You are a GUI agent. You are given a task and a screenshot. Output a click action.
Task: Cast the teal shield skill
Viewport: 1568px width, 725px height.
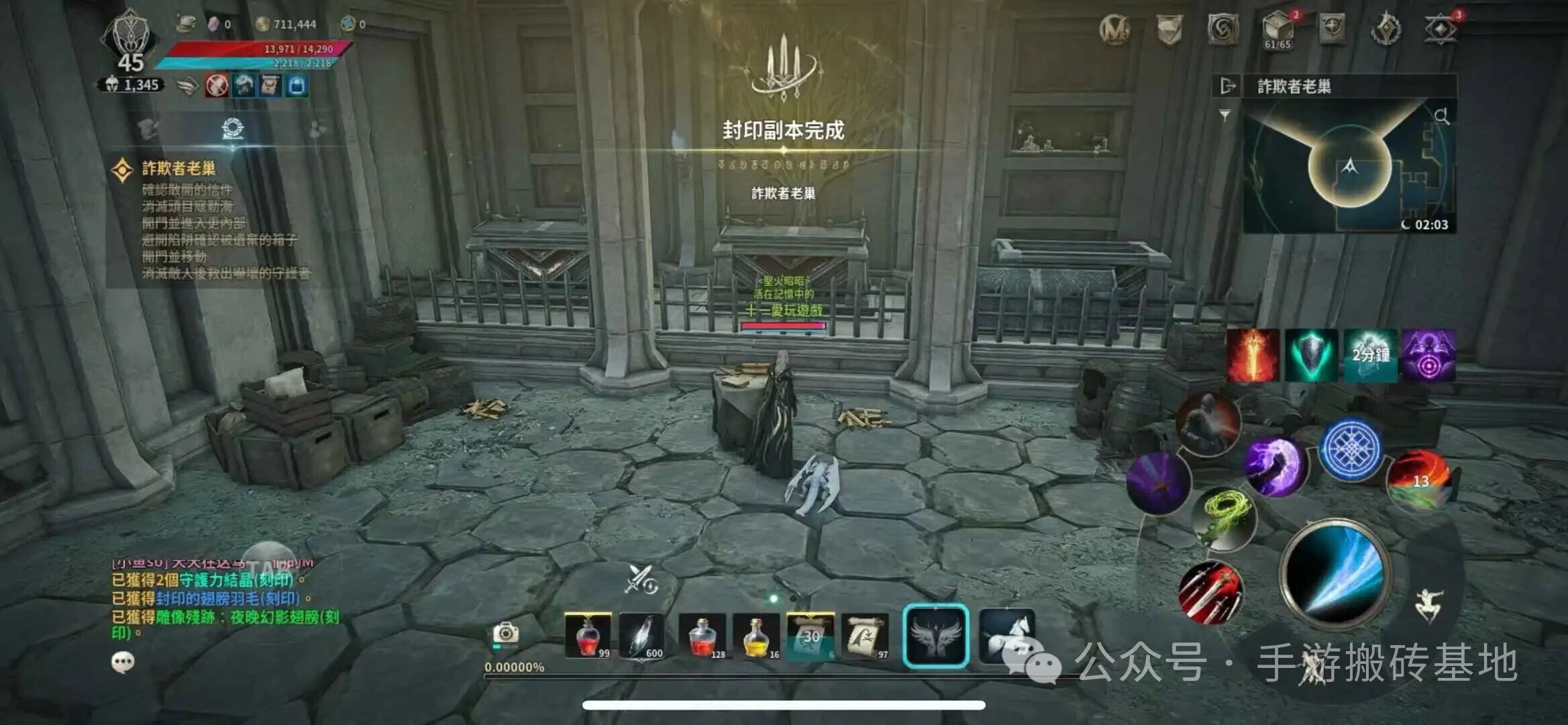1311,356
